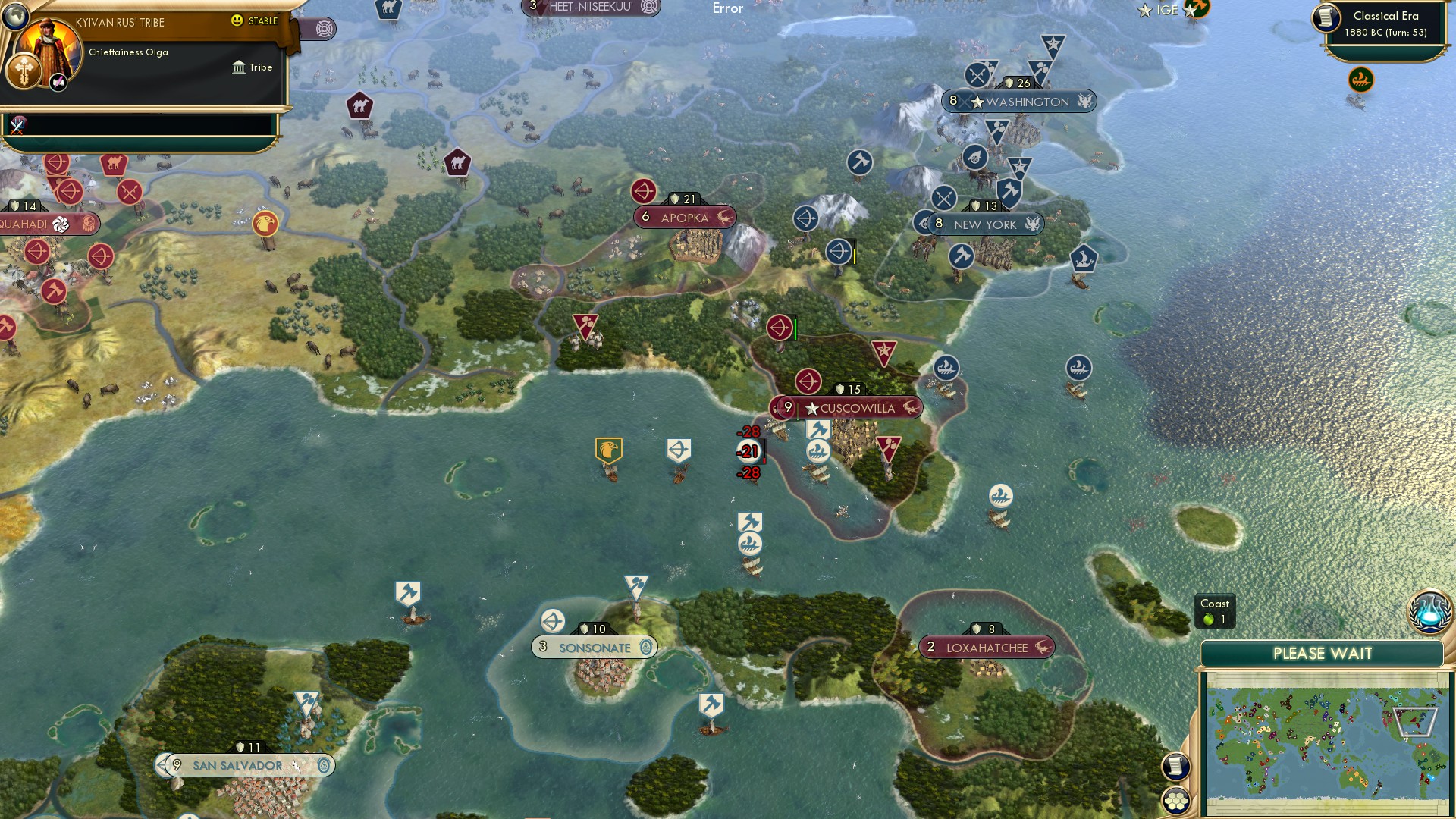
Task: Select the Washington city banner
Action: point(1019,101)
